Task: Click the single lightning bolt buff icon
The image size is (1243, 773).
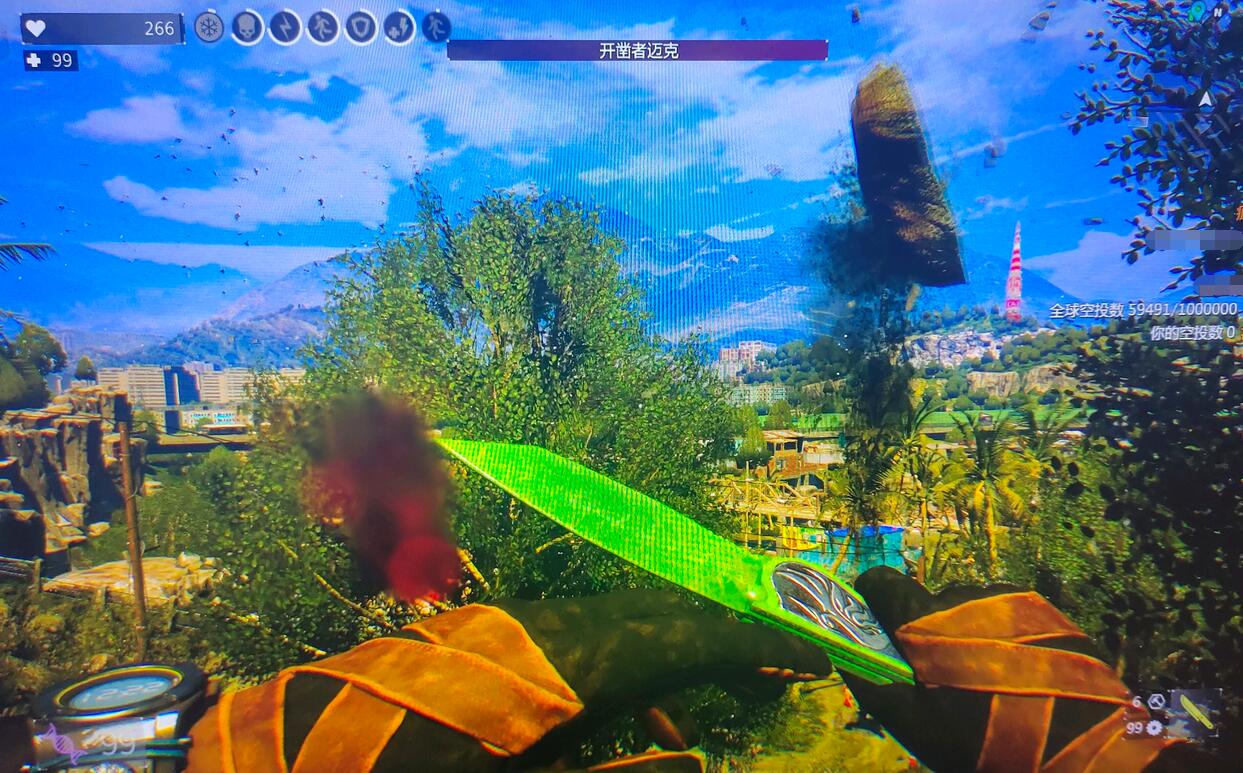Action: tap(285, 27)
